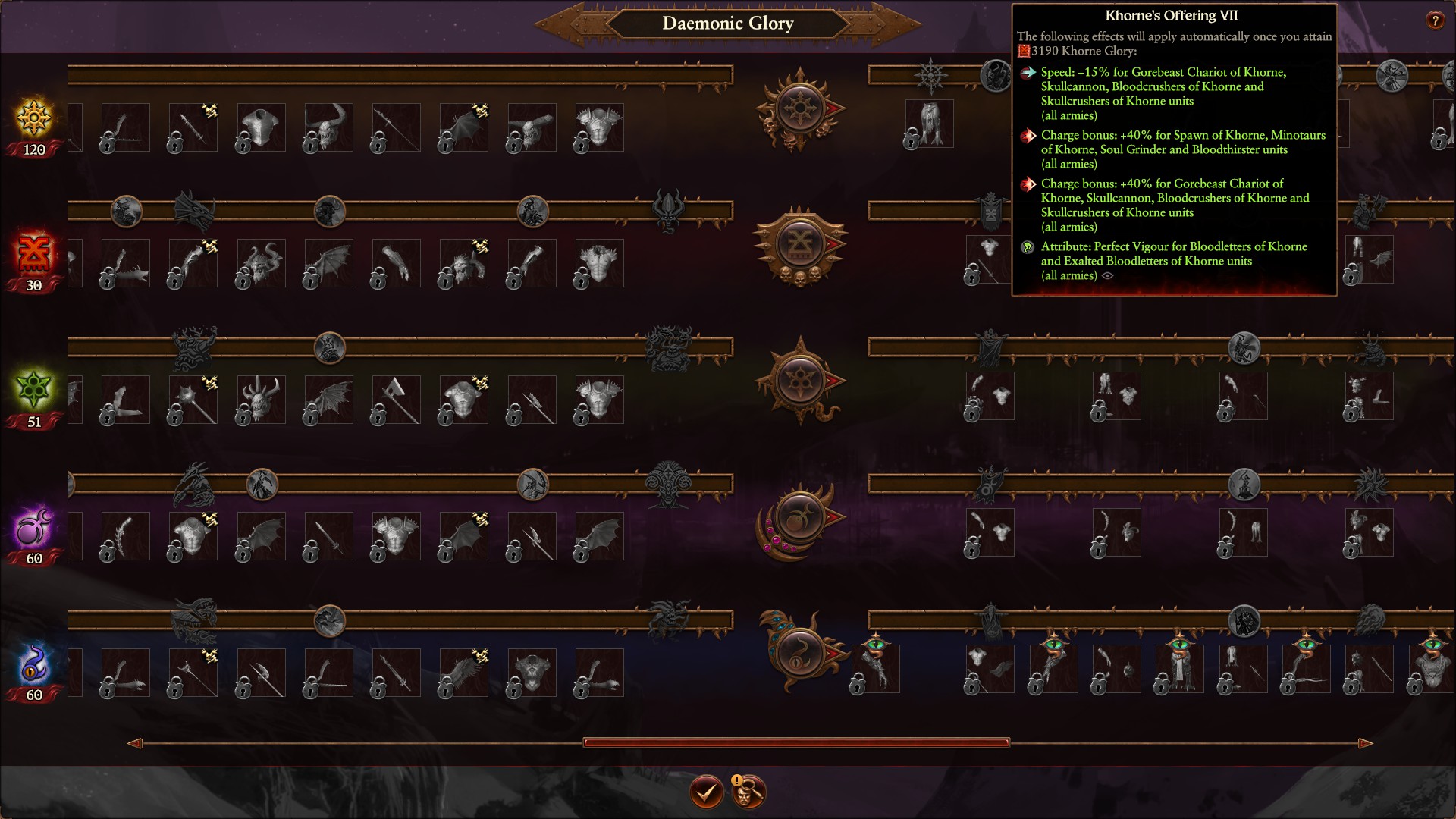The height and width of the screenshot is (819, 1456).
Task: Select the Khorne glory rune showing 30
Action: pyautogui.click(x=33, y=256)
